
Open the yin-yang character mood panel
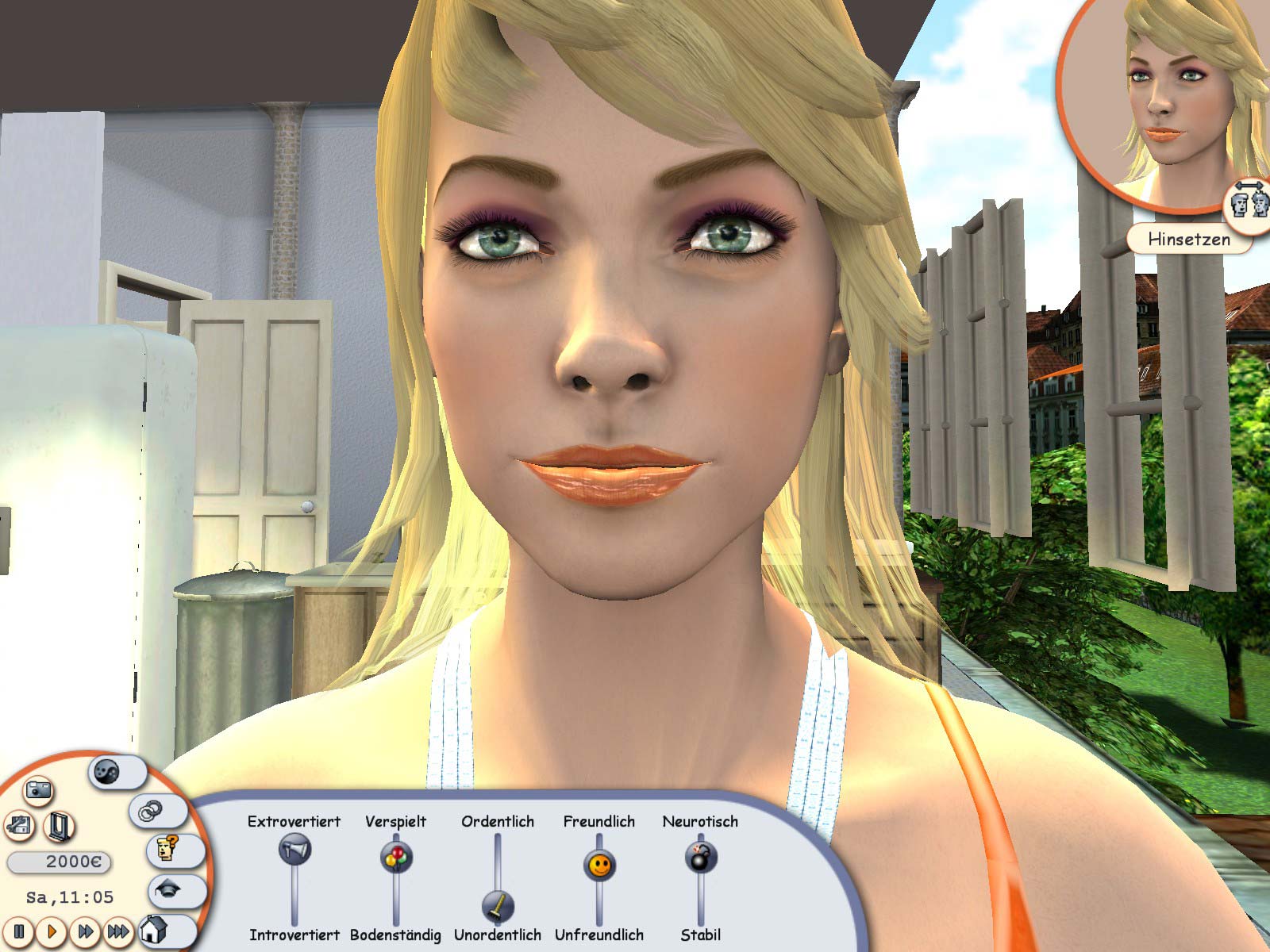(106, 771)
